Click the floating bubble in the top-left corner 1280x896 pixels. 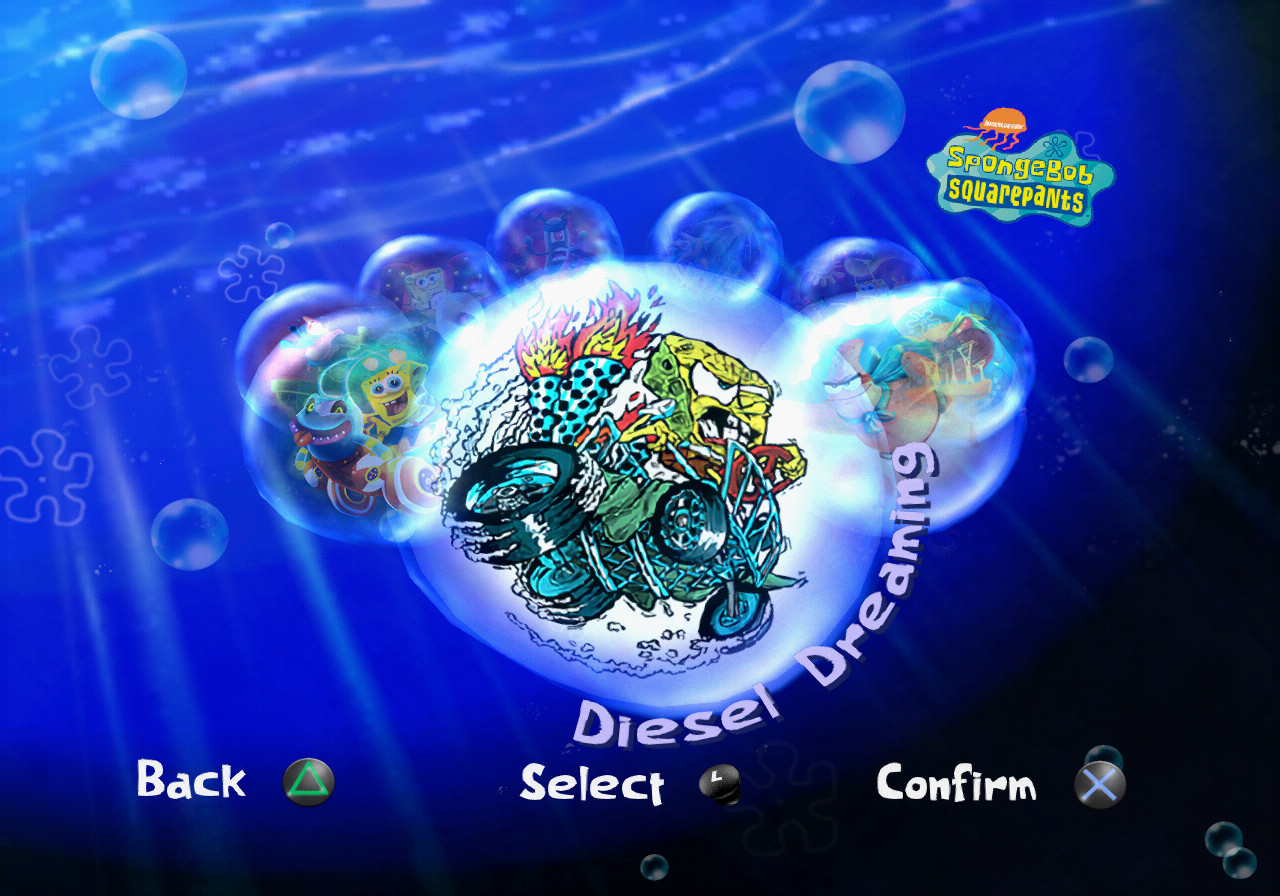pyautogui.click(x=142, y=75)
